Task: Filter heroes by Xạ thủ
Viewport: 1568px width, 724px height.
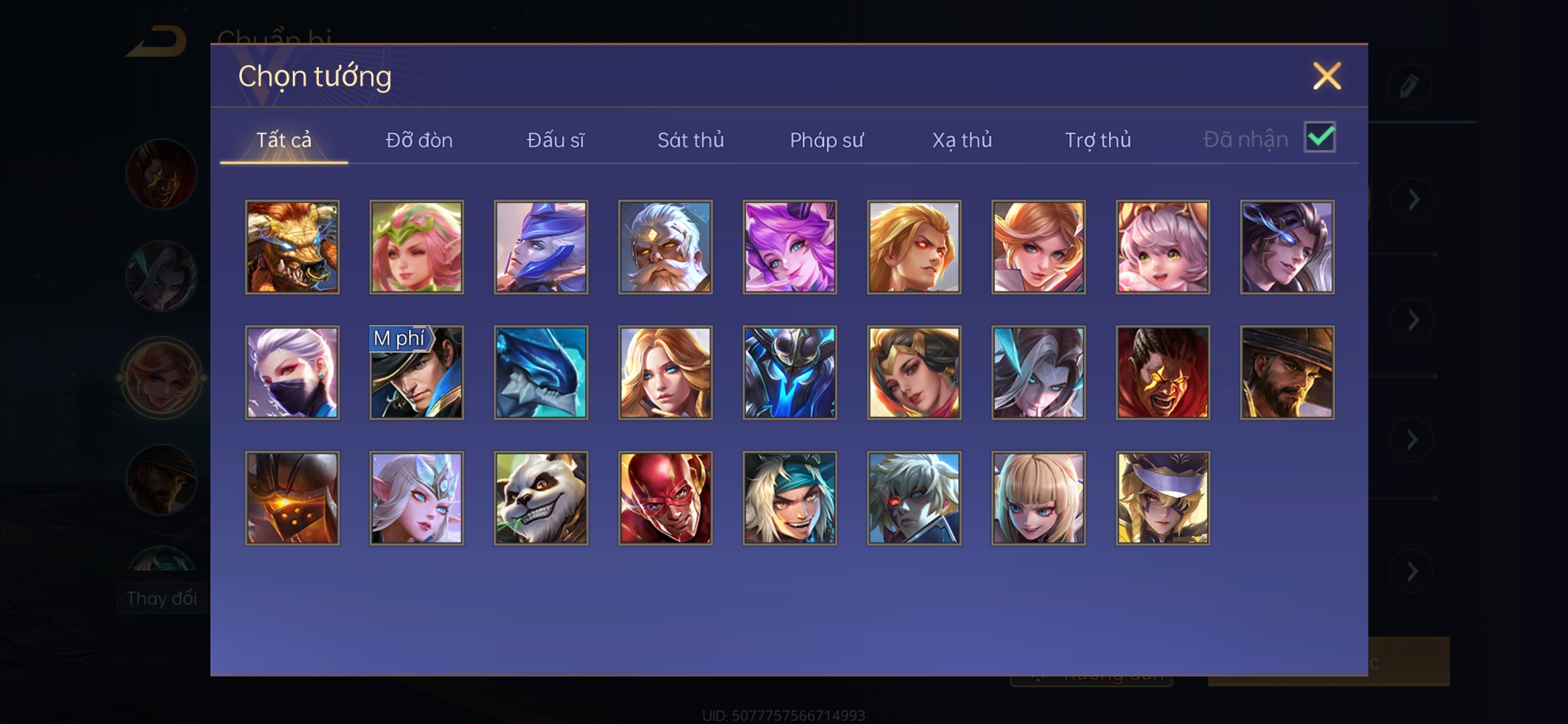Action: pyautogui.click(x=962, y=140)
